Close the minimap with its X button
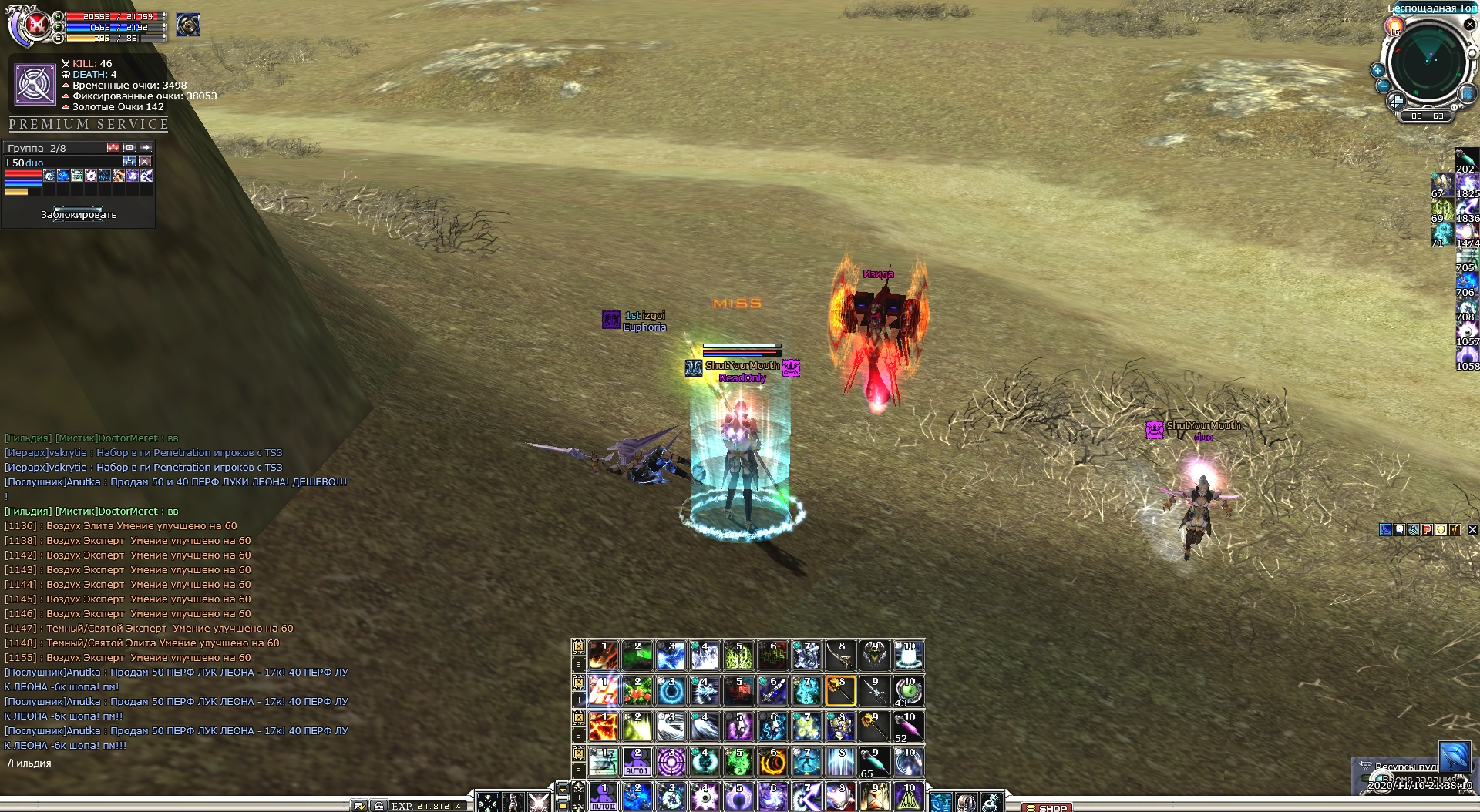1480x812 pixels. point(1469,25)
